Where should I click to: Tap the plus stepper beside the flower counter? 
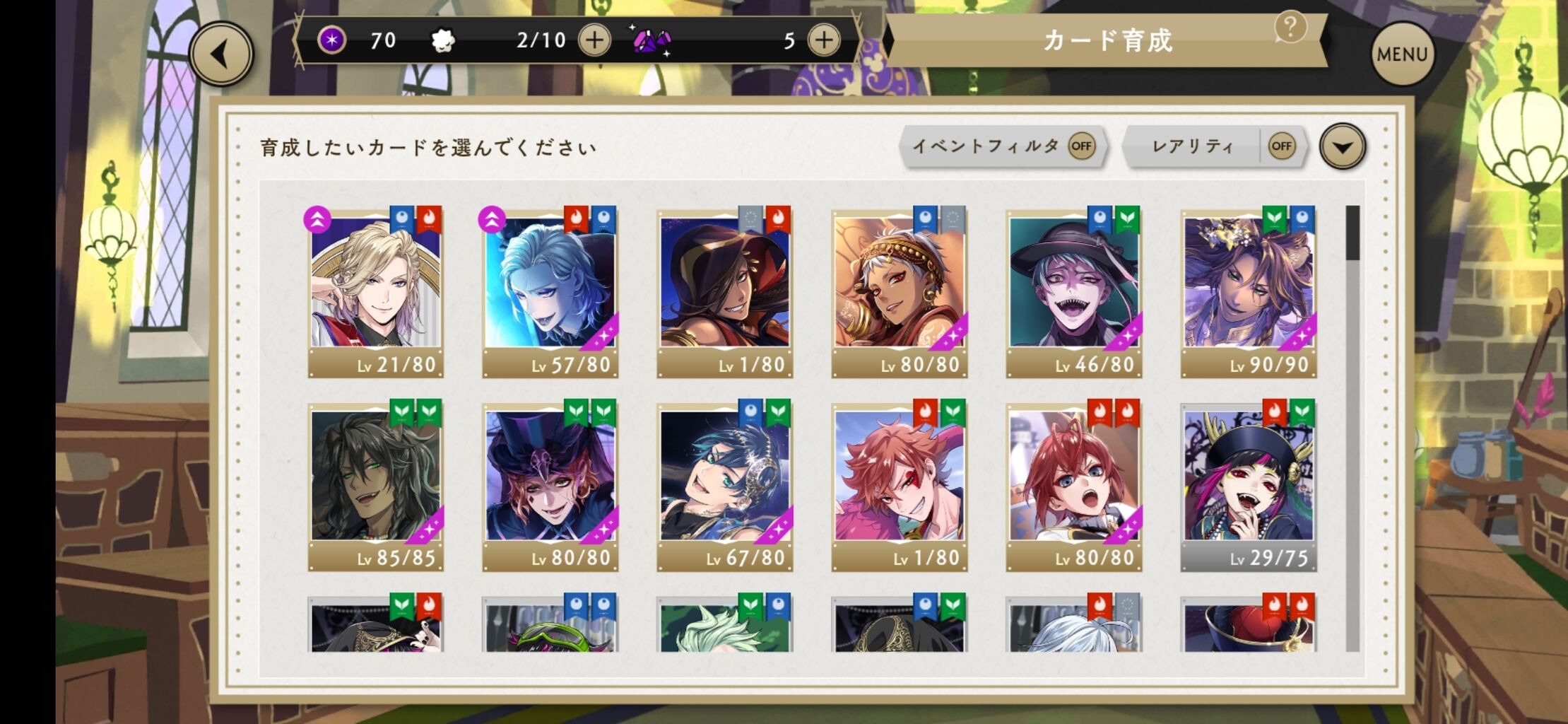pyautogui.click(x=594, y=40)
